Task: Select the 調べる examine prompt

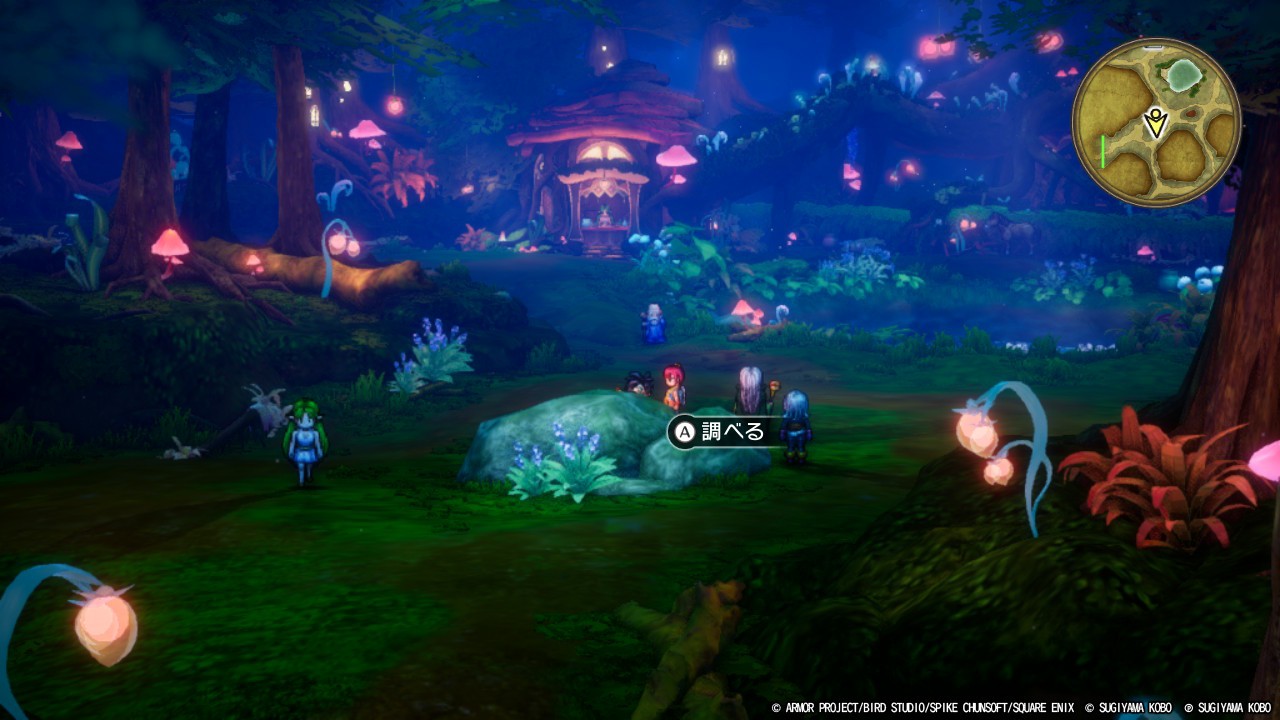Action: (x=722, y=432)
